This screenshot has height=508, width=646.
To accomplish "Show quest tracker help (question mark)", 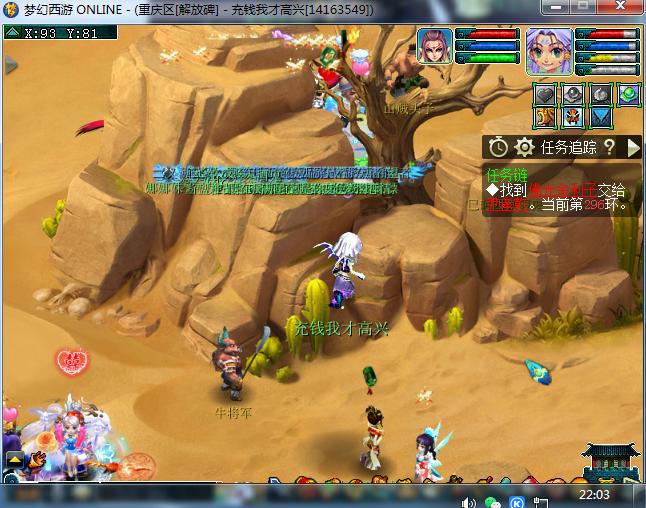I will [x=609, y=147].
